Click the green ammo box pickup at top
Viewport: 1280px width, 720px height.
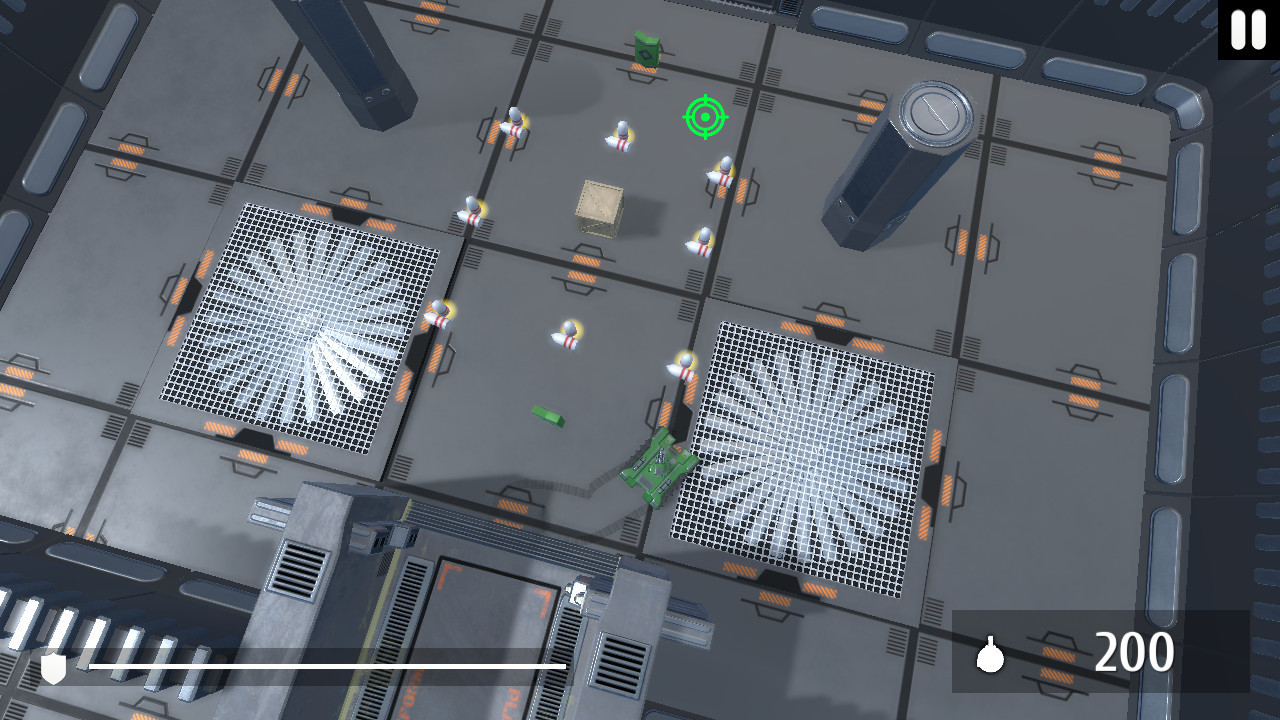tap(646, 48)
